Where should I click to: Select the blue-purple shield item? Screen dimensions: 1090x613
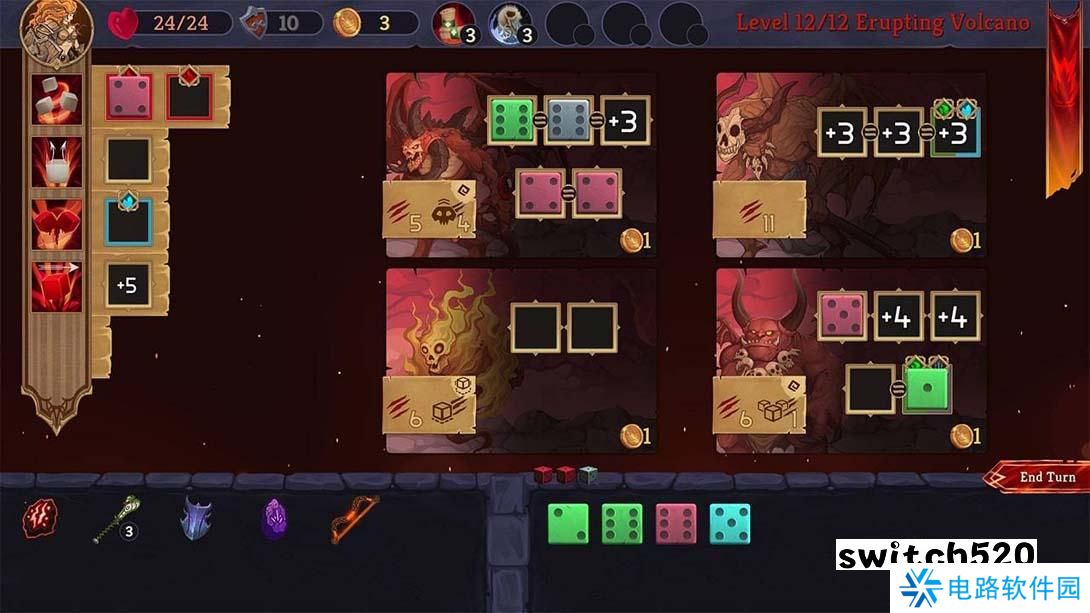click(196, 521)
